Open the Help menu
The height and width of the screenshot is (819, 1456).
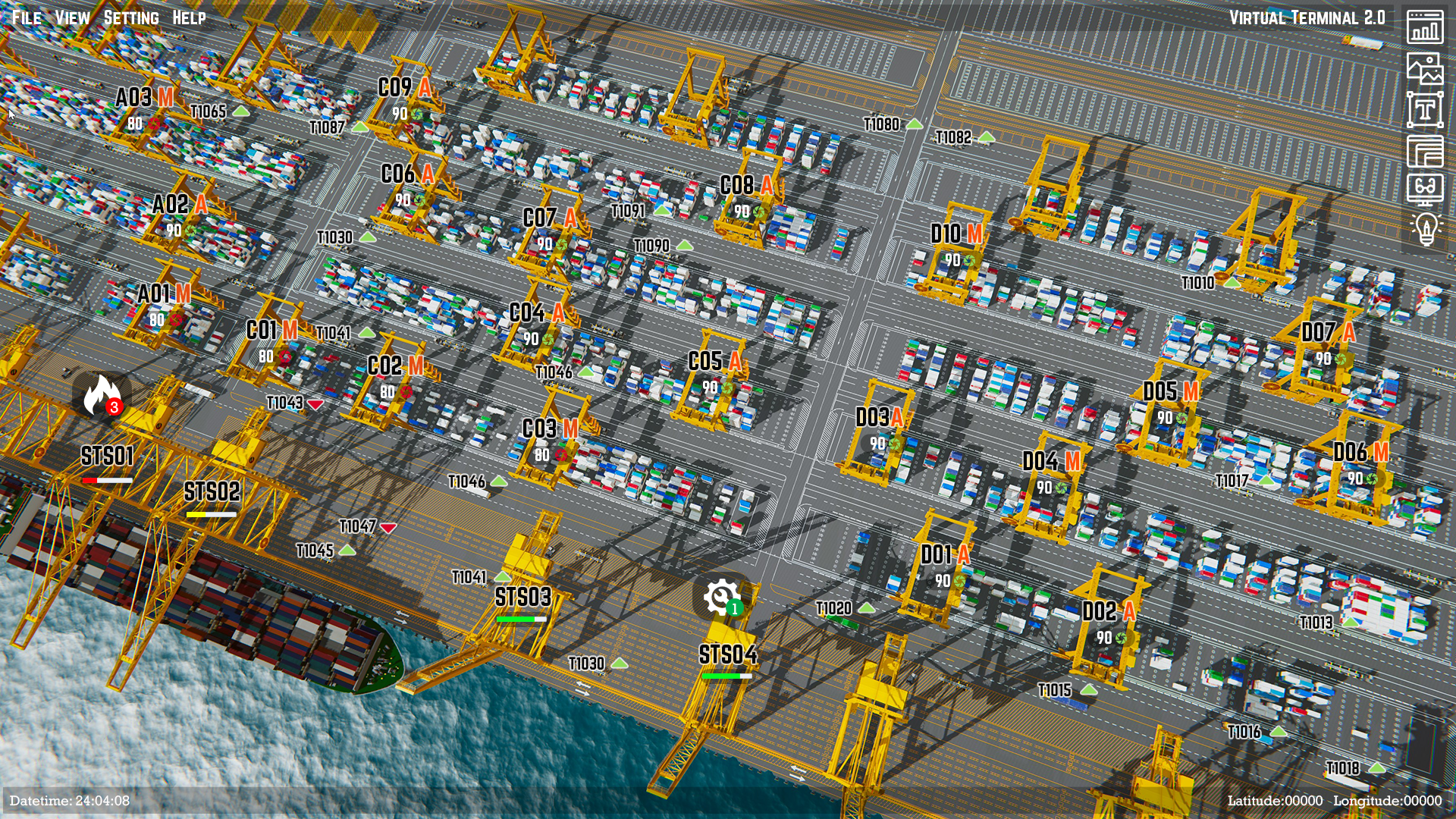tap(189, 17)
